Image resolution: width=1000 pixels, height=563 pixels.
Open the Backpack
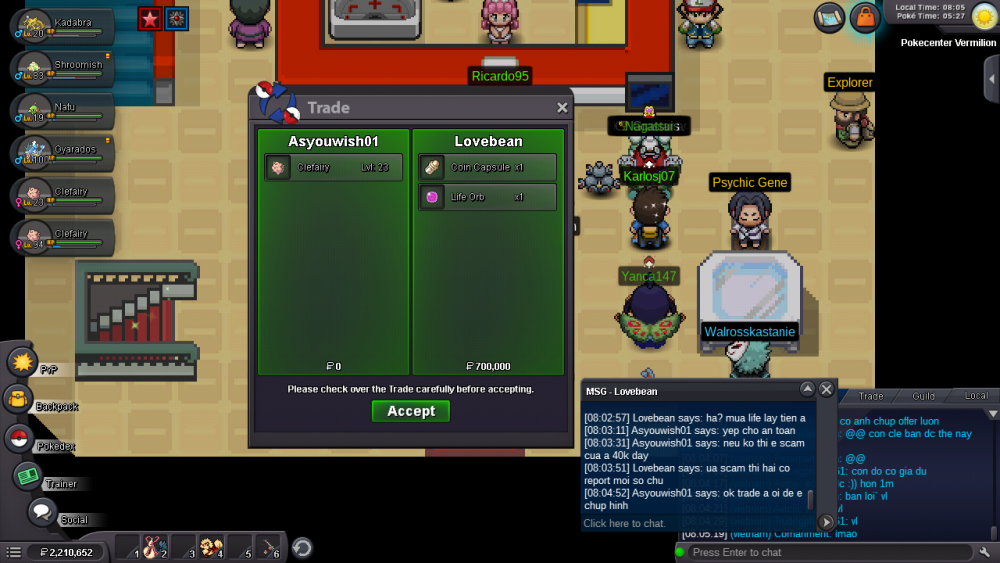tap(18, 400)
